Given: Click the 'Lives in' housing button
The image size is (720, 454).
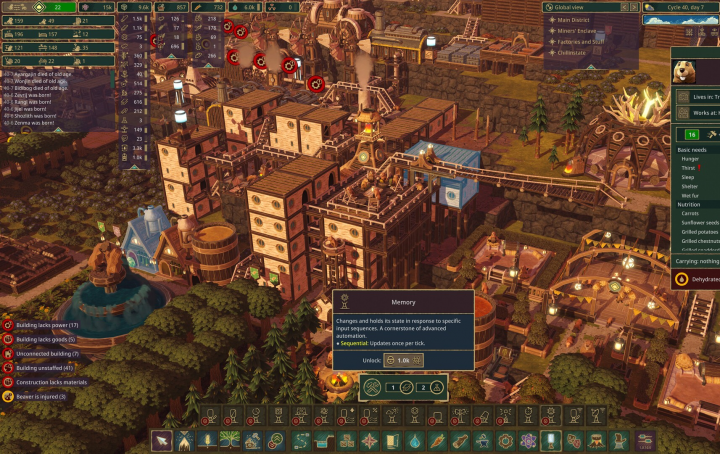Looking at the screenshot, I should click(x=700, y=96).
